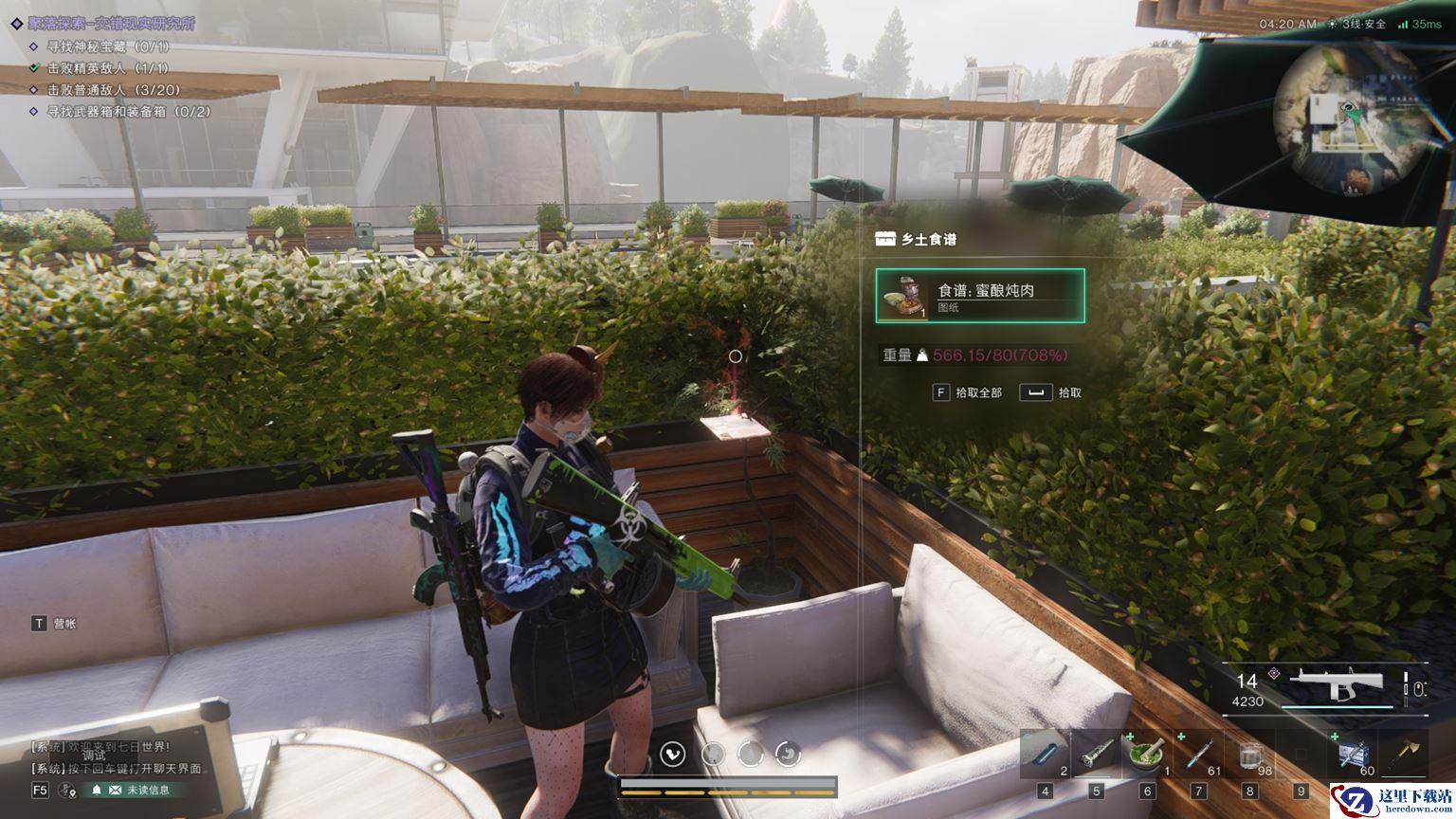
Task: Open the circular minimap
Action: (x=1347, y=121)
